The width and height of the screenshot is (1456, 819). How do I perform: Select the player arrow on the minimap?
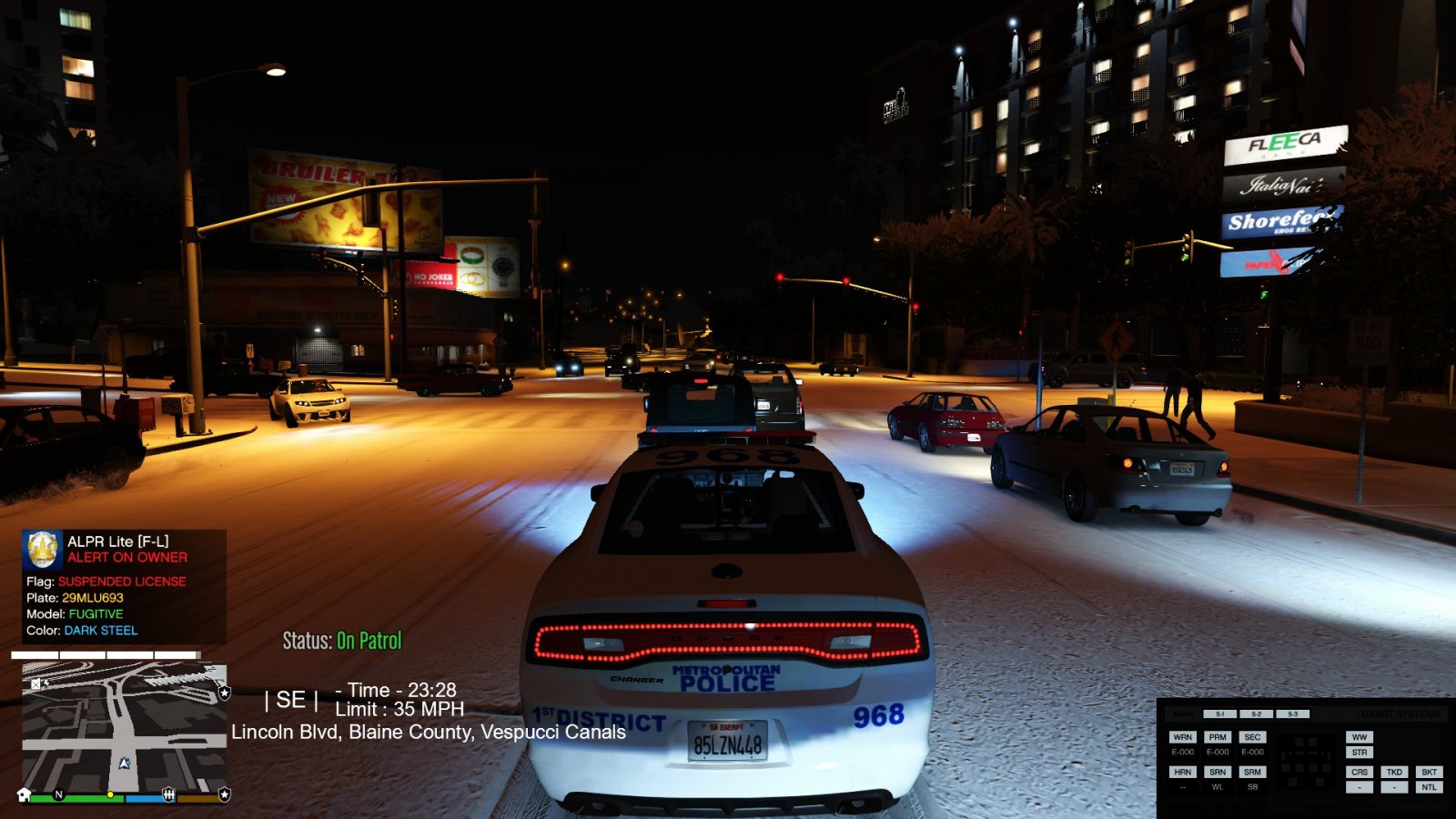pos(125,763)
